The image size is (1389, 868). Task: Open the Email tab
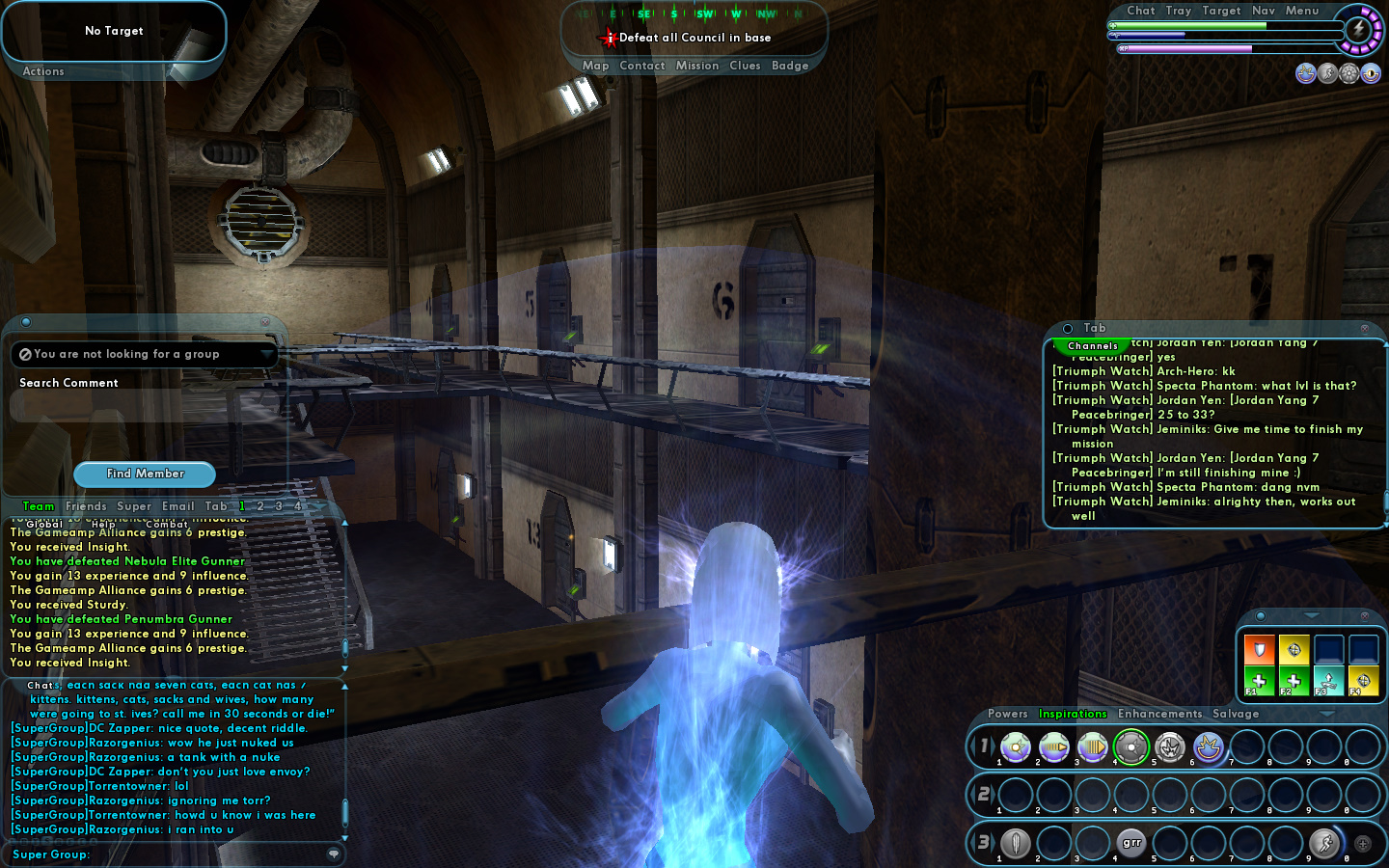pyautogui.click(x=177, y=506)
